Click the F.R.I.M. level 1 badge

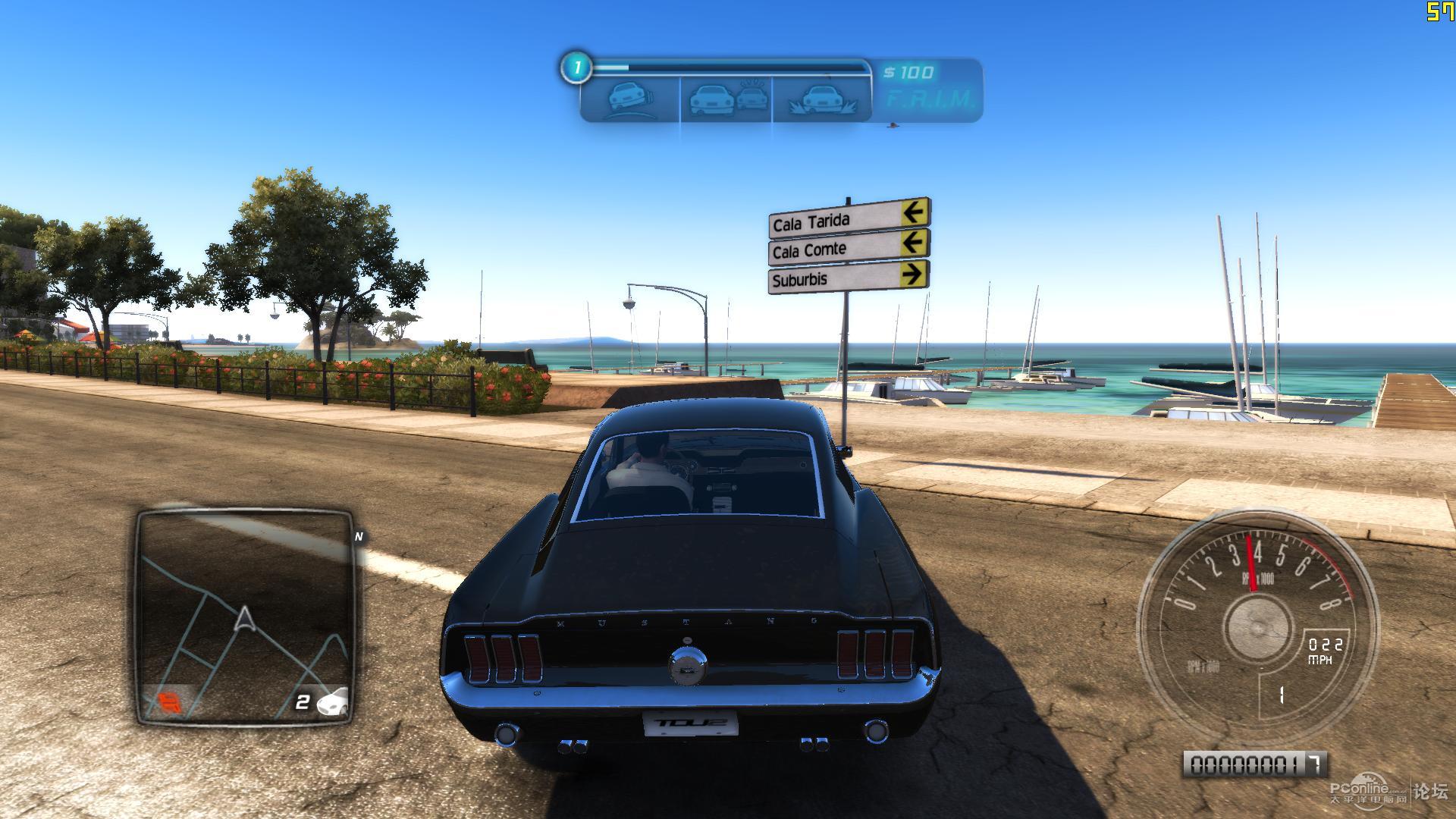tap(576, 68)
